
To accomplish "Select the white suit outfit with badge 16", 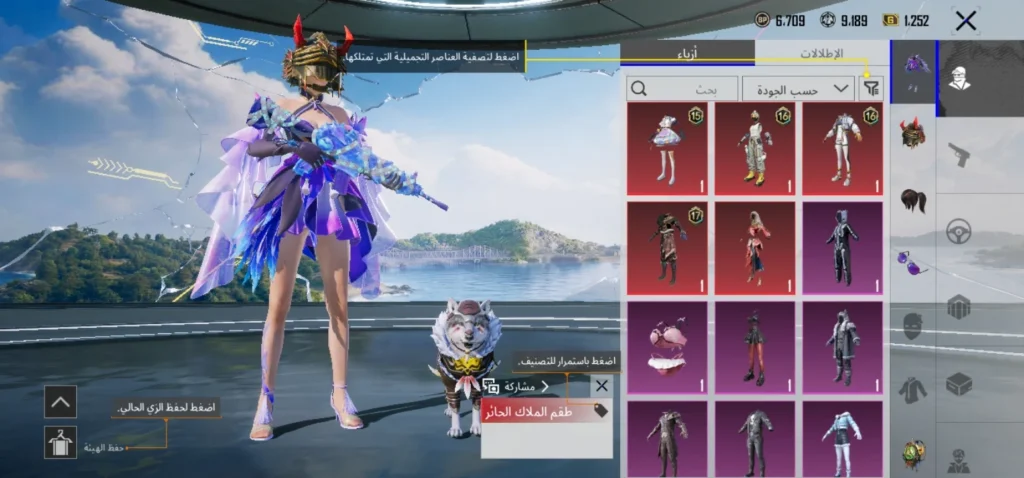I will pyautogui.click(x=842, y=148).
